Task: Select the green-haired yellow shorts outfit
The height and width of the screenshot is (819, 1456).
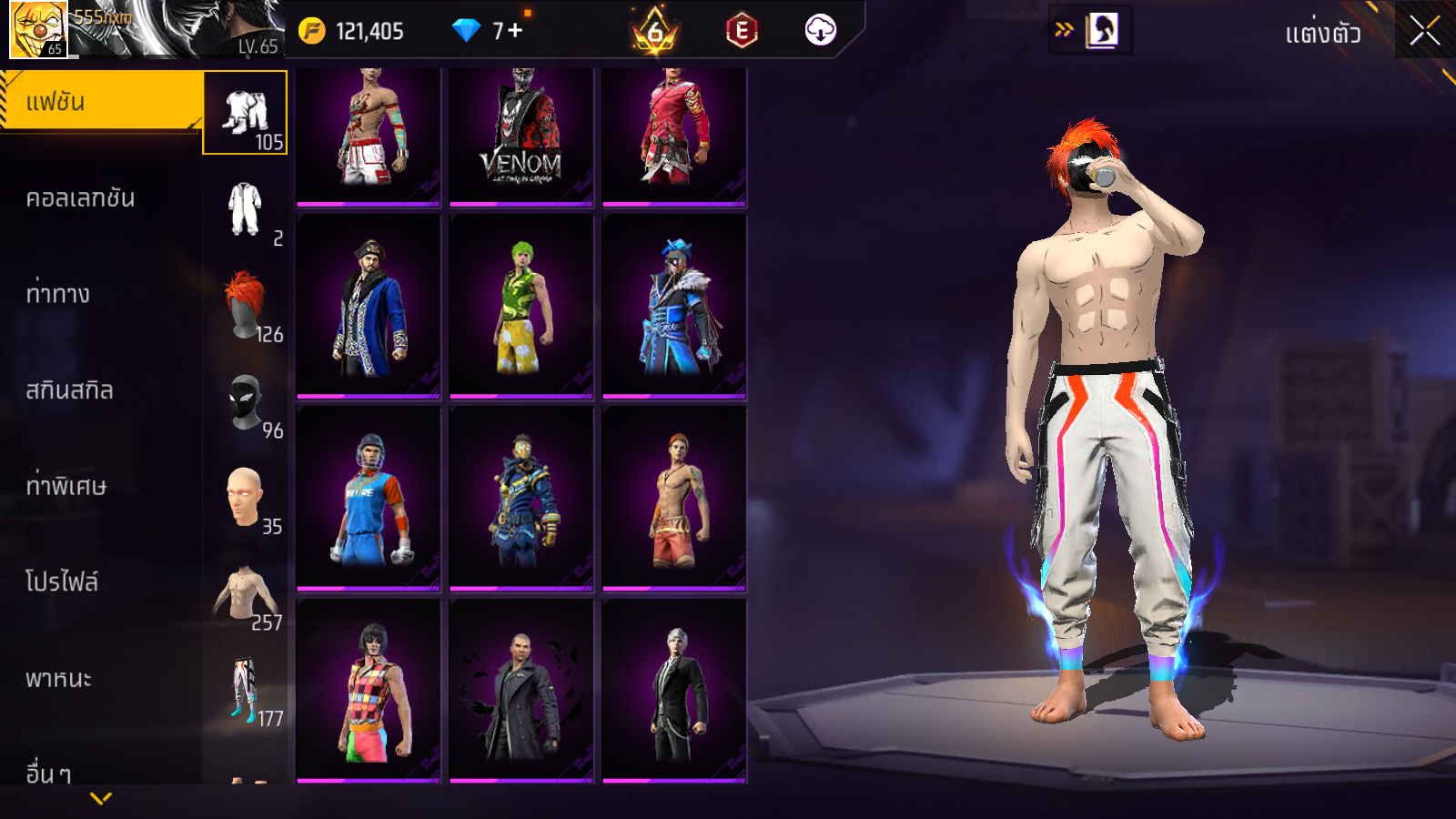Action: 521,307
